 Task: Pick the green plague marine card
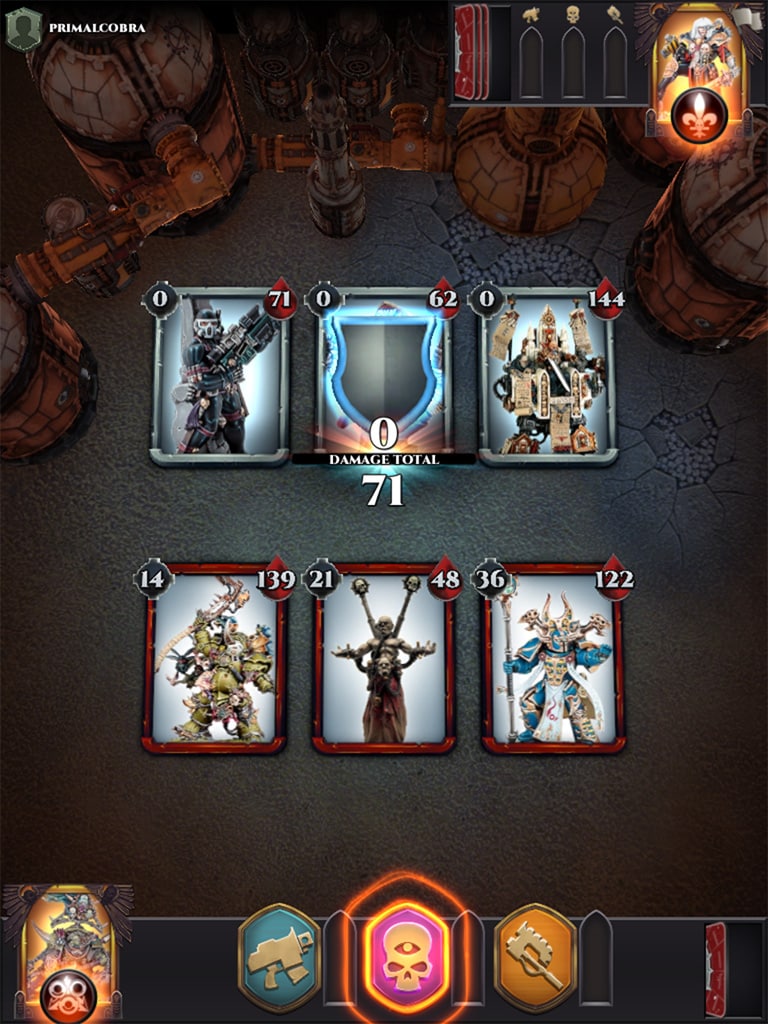(213, 658)
